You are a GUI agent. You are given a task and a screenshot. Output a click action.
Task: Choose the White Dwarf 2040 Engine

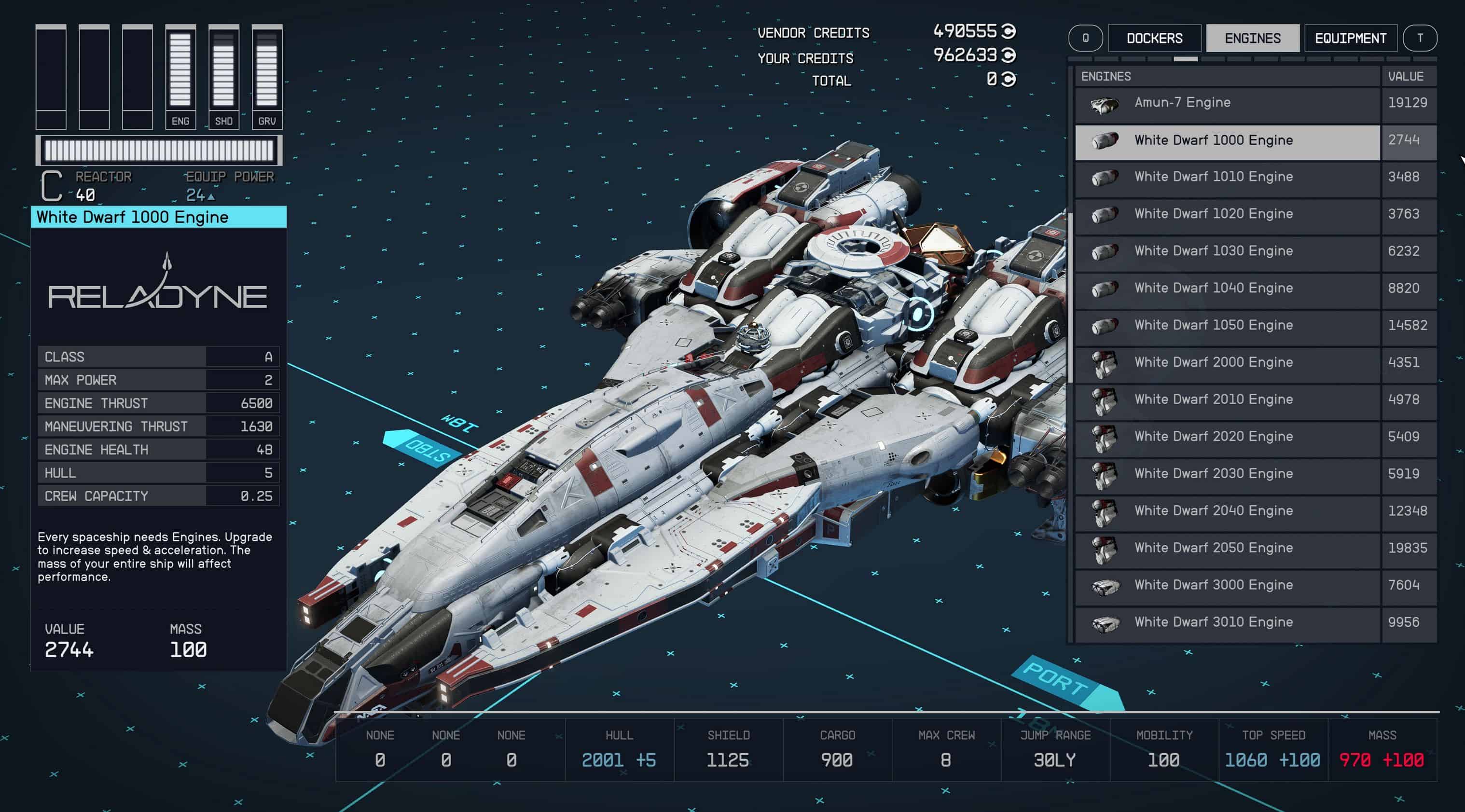[x=1227, y=510]
